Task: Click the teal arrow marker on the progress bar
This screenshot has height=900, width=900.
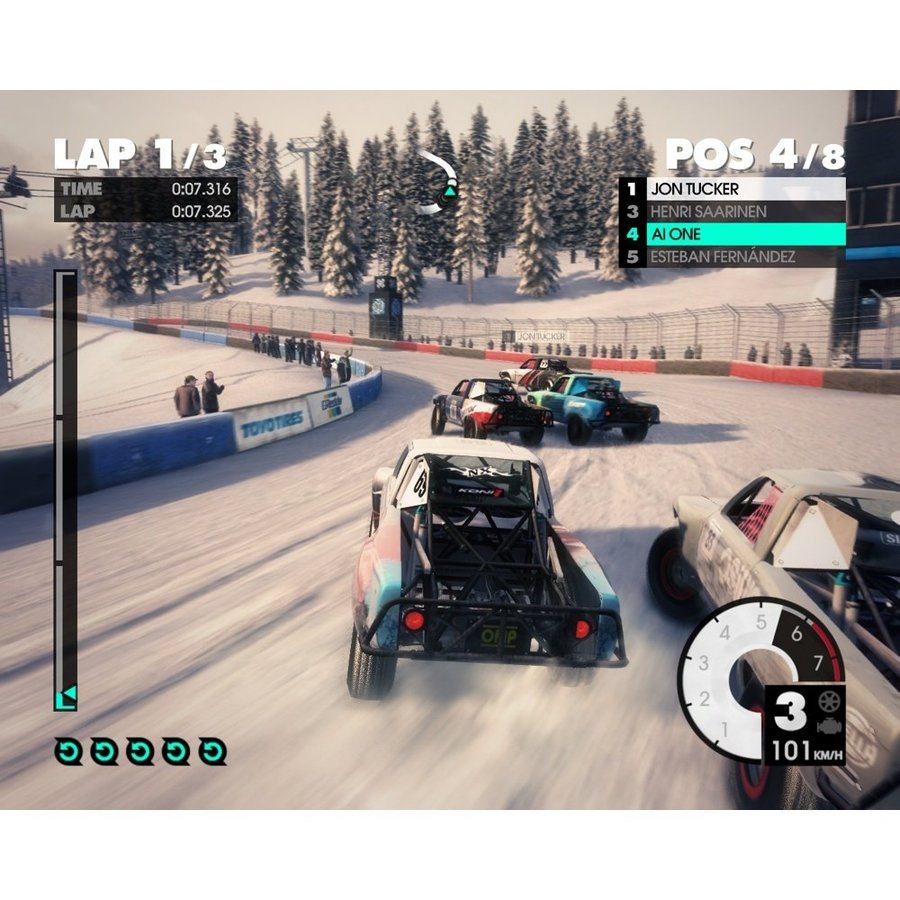Action: tap(66, 698)
